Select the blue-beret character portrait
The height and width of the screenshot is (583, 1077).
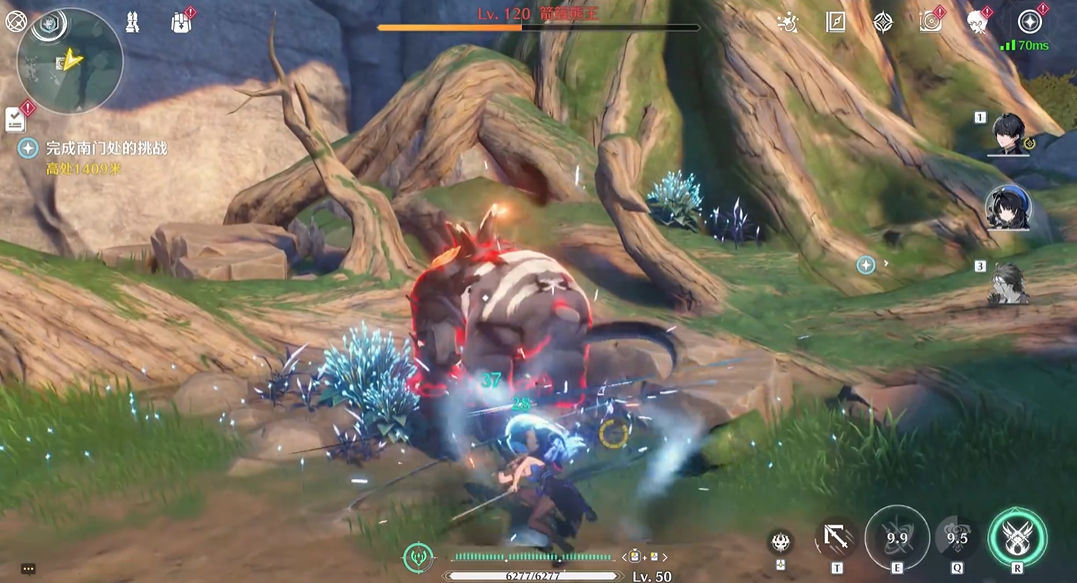pos(1005,208)
